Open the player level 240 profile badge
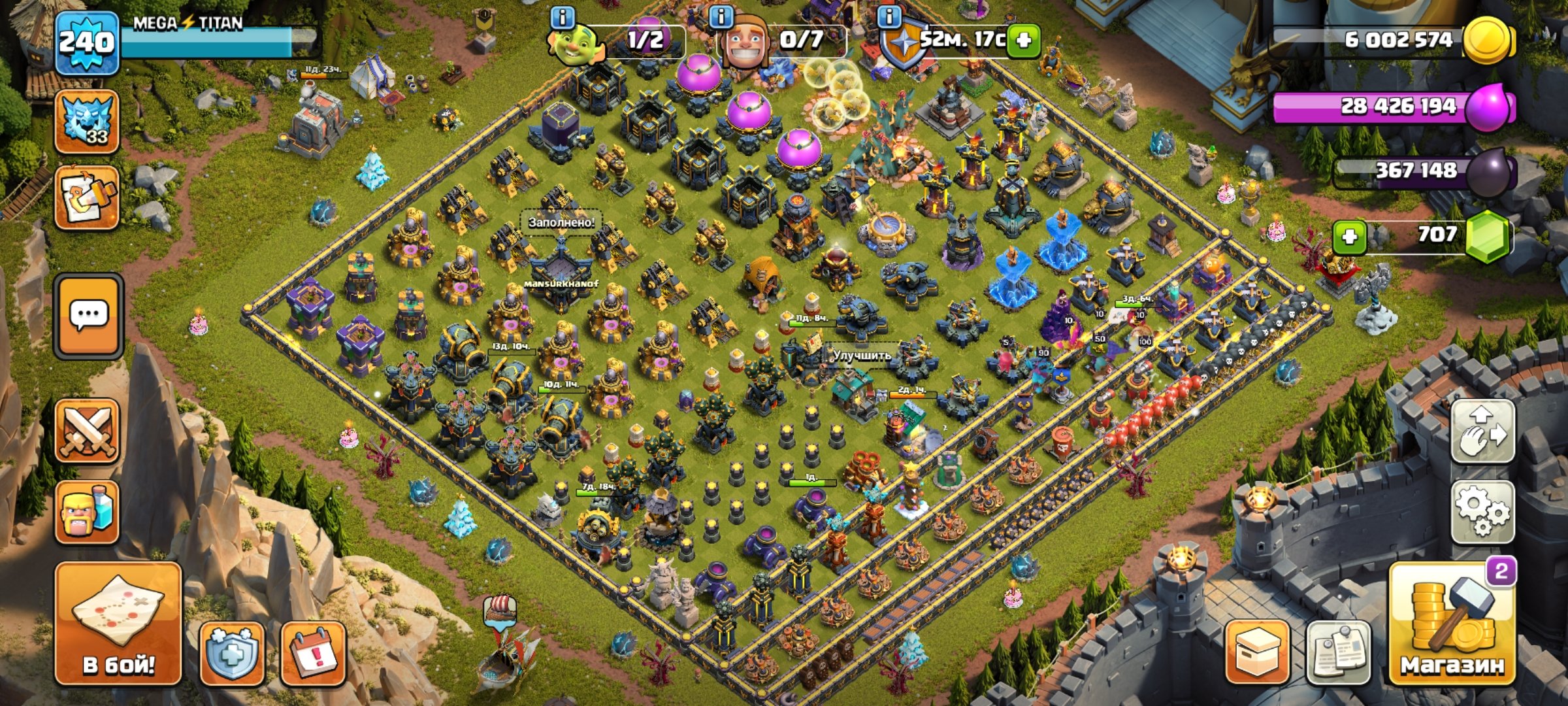Image resolution: width=1568 pixels, height=706 pixels. click(x=87, y=43)
